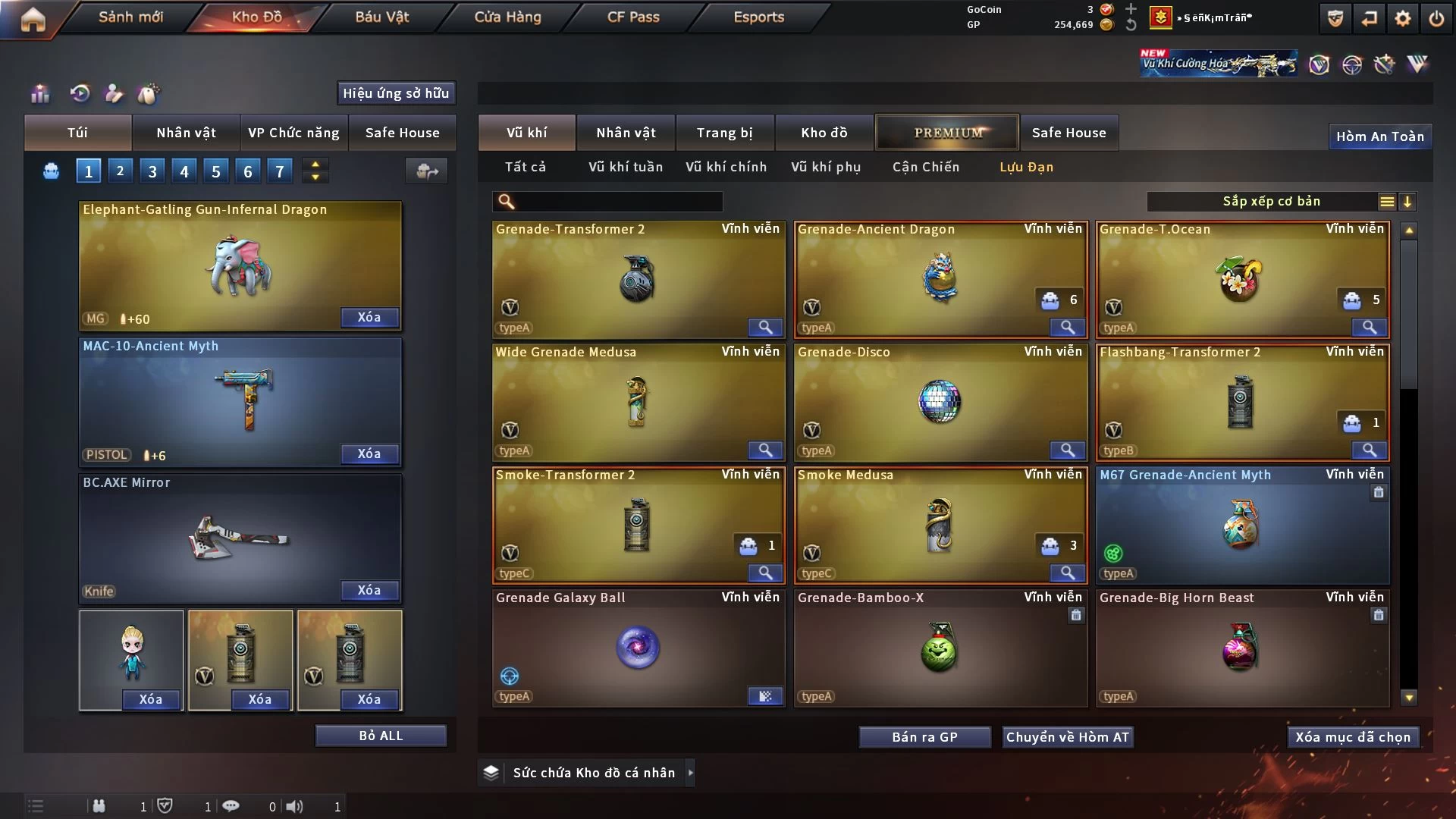Expand Sức chứa Kho đồ cá nhân
This screenshot has height=819, width=1456.
coord(690,773)
